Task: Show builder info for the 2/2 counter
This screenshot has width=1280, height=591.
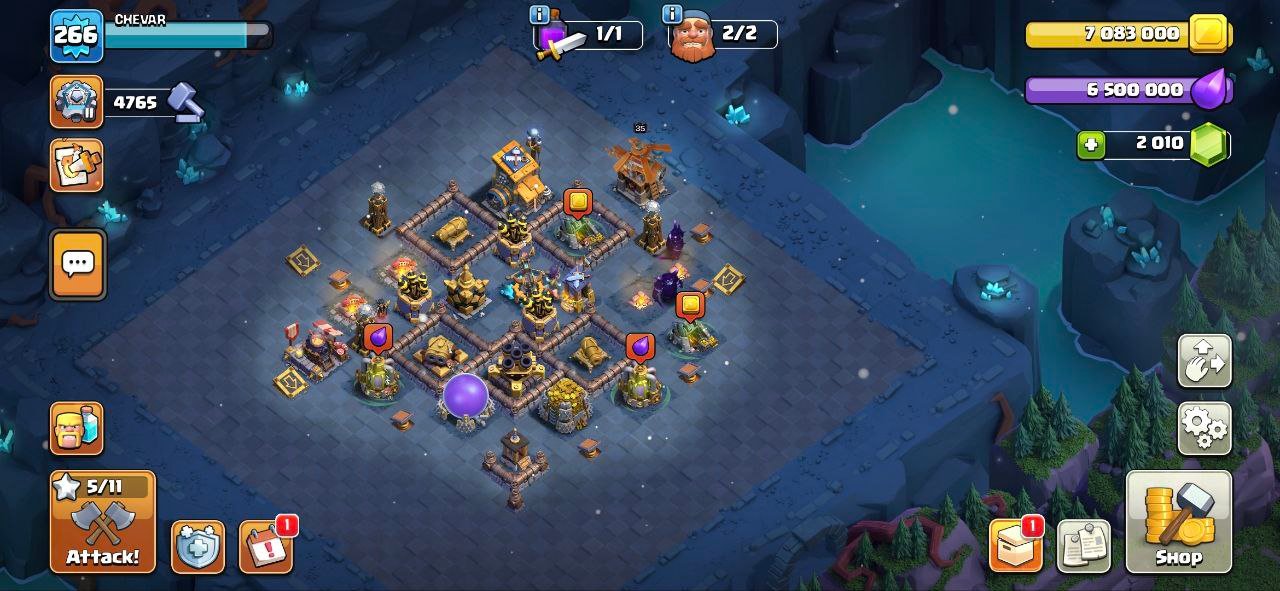Action: tap(673, 15)
